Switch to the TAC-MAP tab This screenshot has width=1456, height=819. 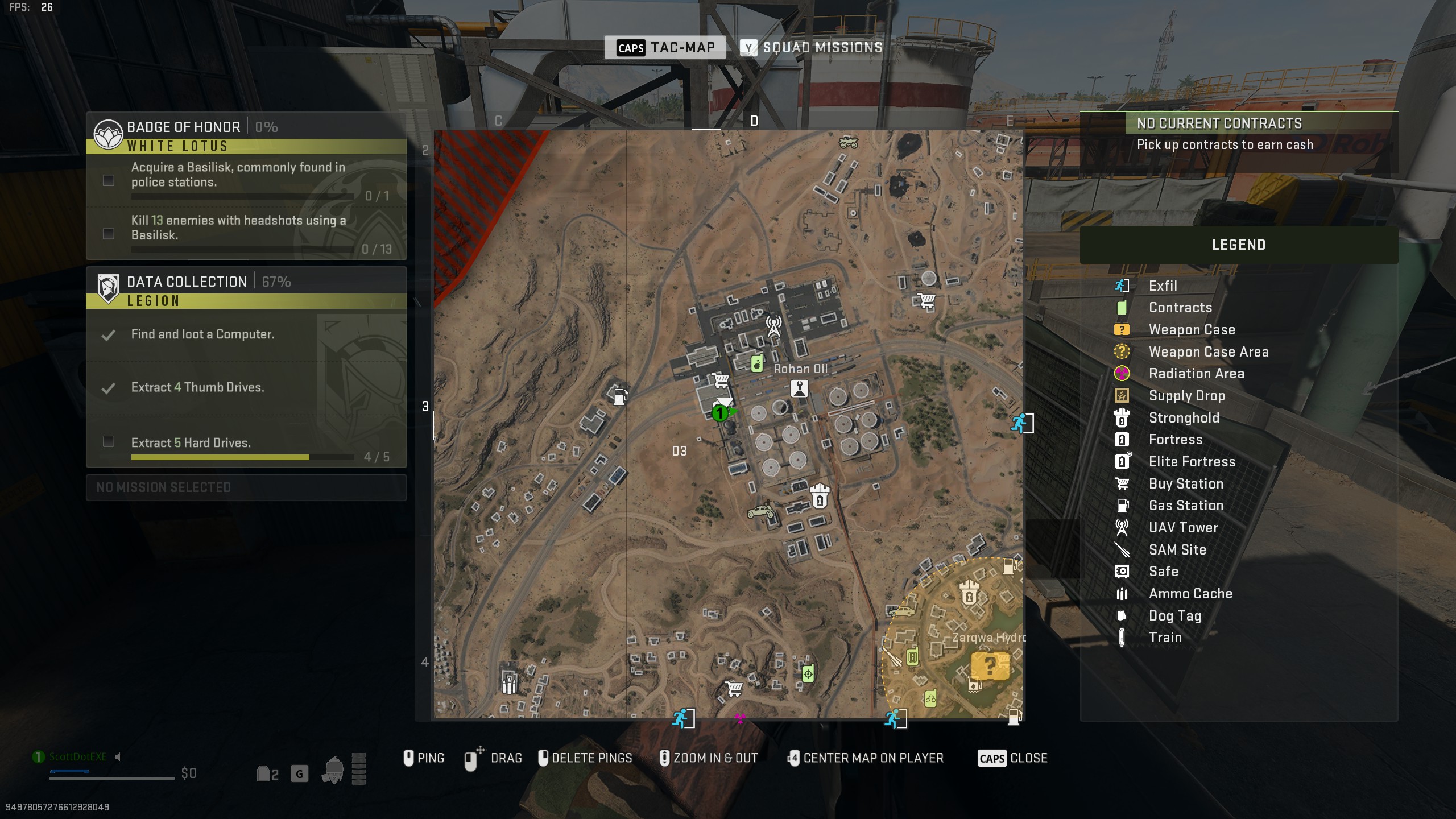coord(665,48)
